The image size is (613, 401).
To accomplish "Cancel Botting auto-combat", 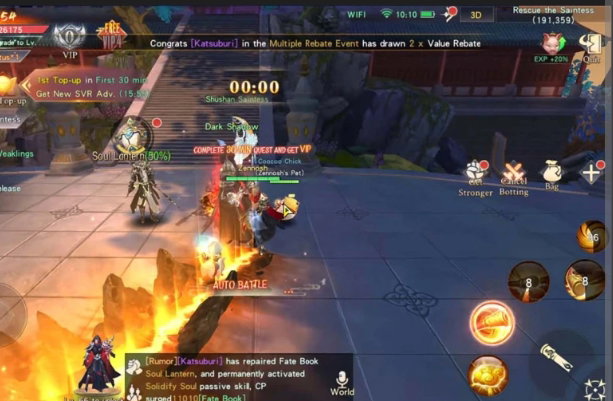I will (x=514, y=177).
